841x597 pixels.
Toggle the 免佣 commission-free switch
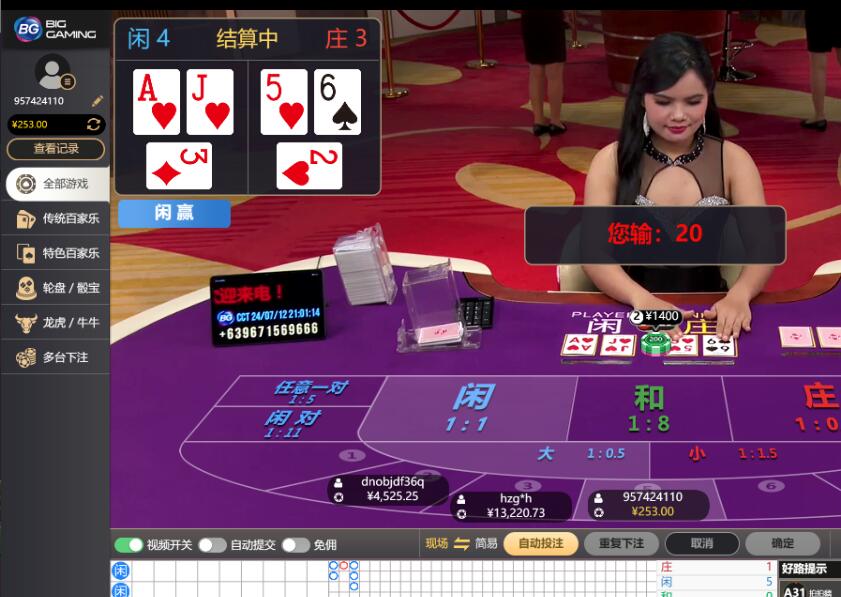(295, 545)
